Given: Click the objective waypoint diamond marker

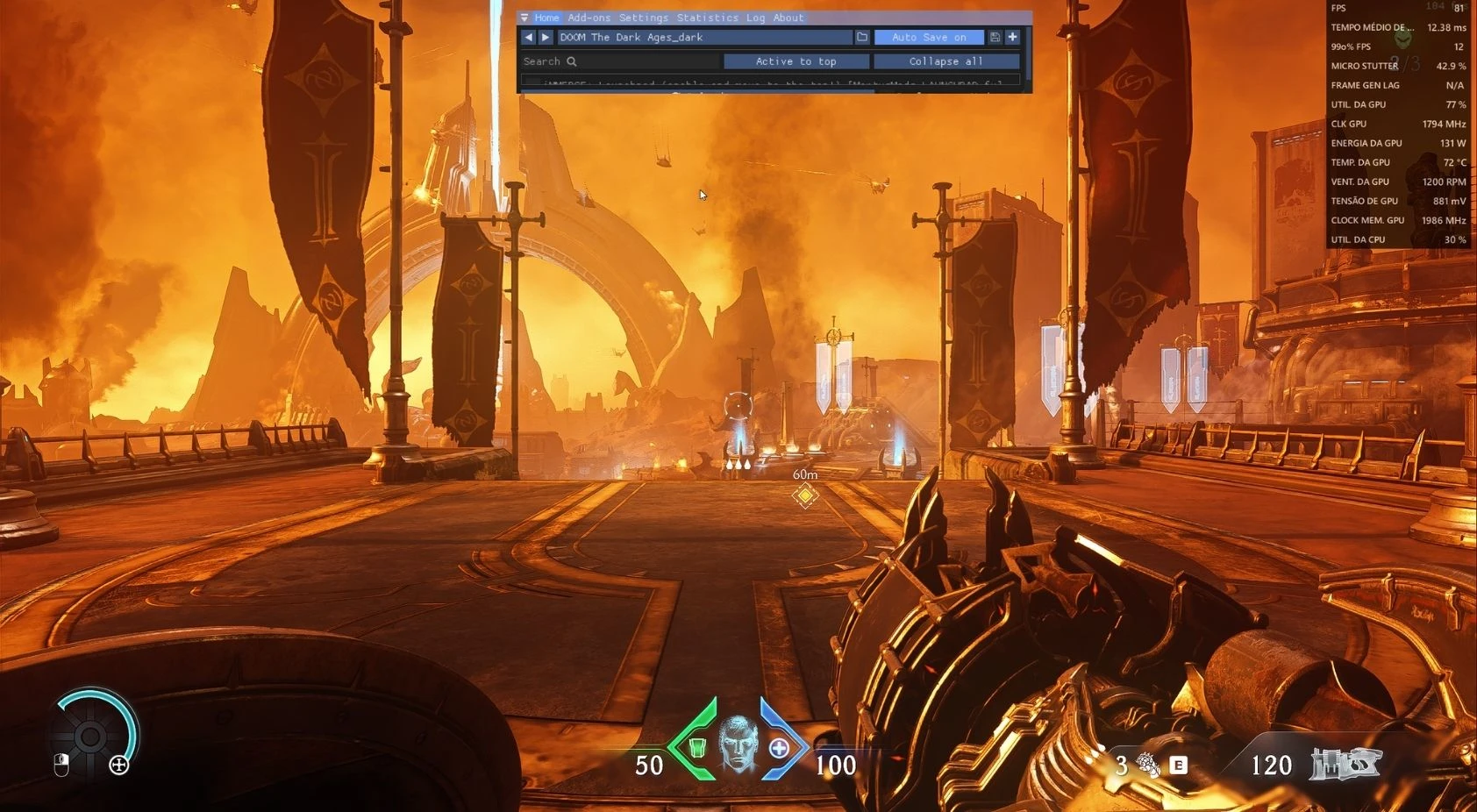Looking at the screenshot, I should [x=805, y=495].
